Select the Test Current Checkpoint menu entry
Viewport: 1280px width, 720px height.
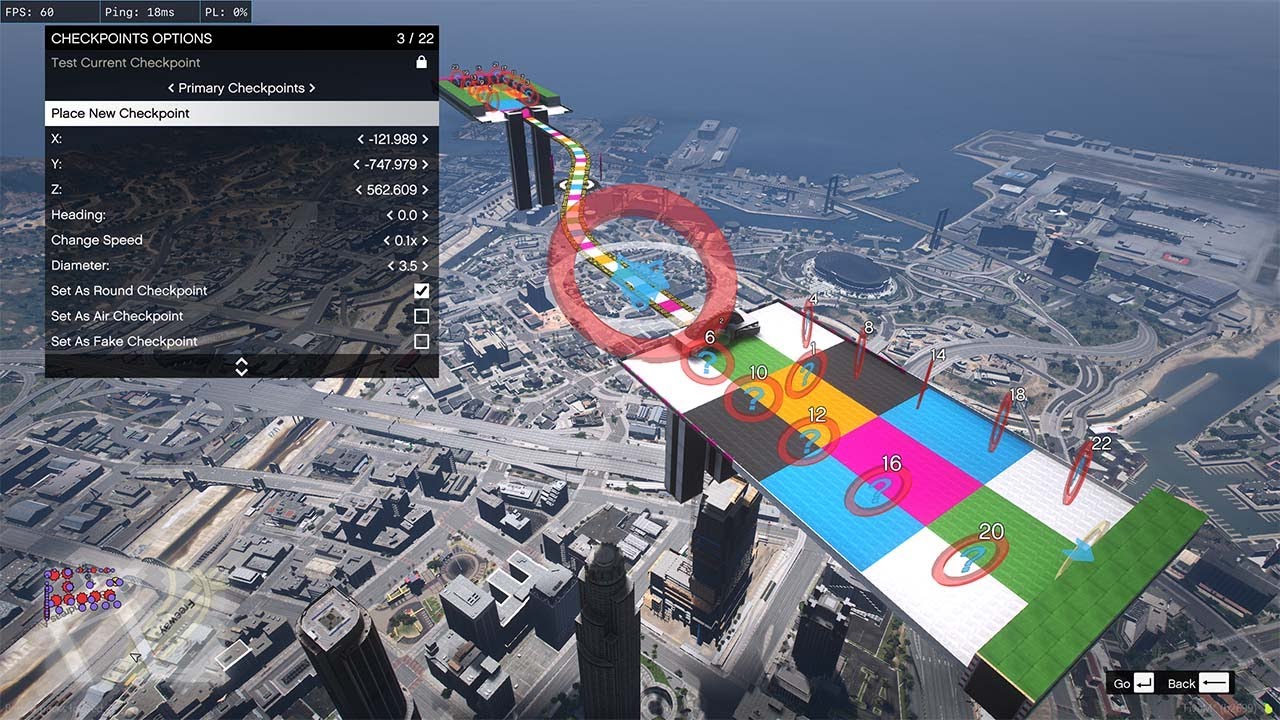click(x=125, y=62)
